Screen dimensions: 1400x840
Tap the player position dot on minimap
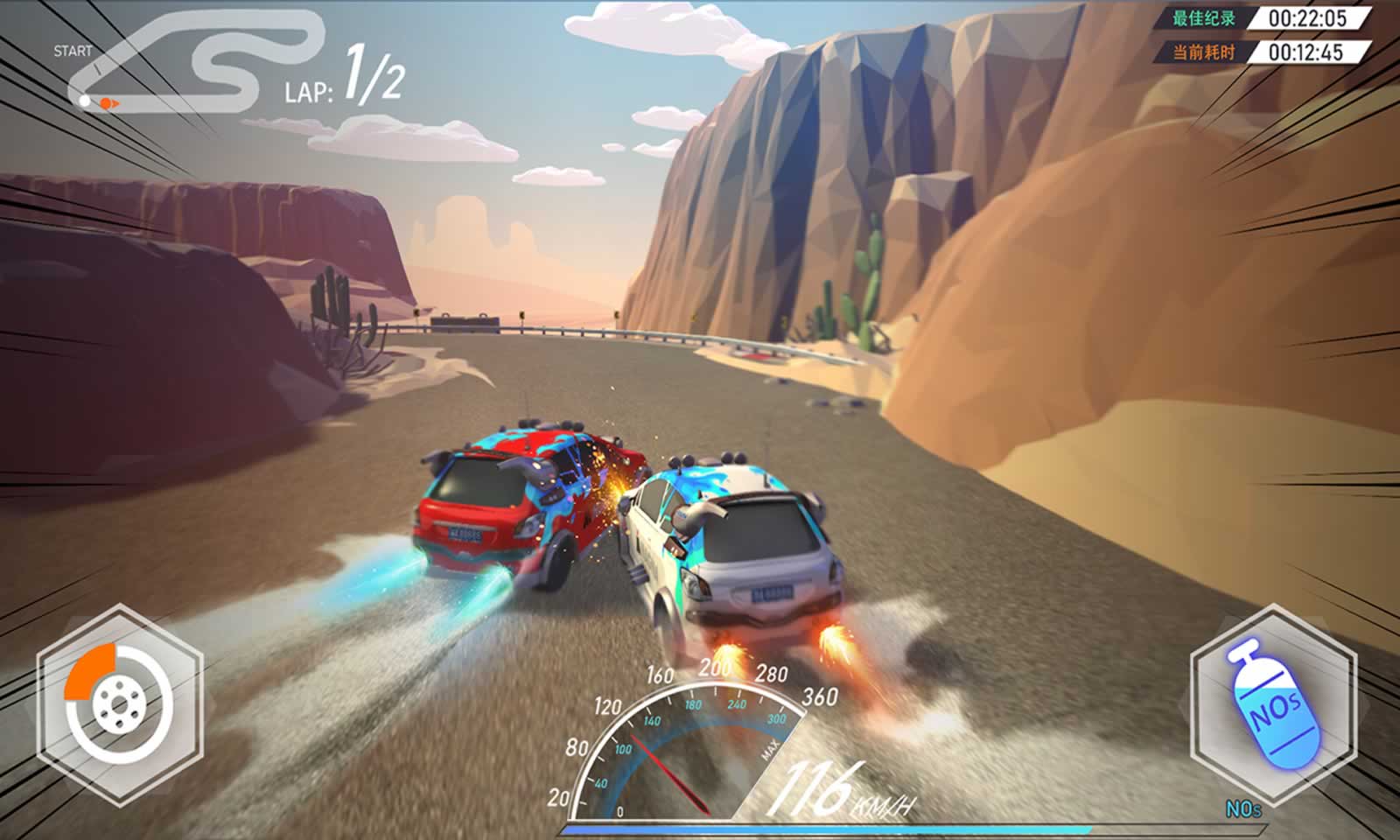click(x=85, y=101)
